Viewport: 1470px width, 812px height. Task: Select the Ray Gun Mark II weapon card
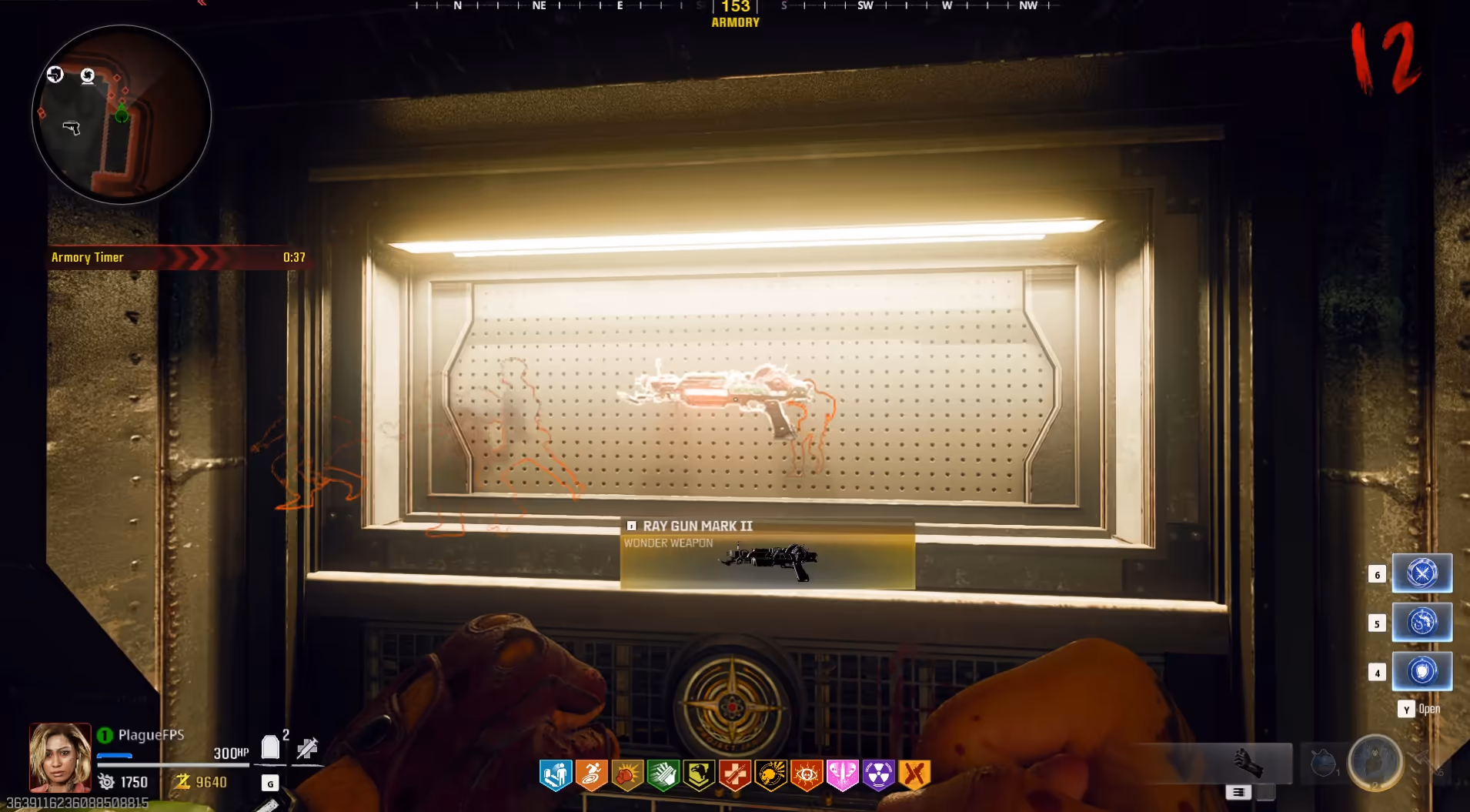(767, 555)
